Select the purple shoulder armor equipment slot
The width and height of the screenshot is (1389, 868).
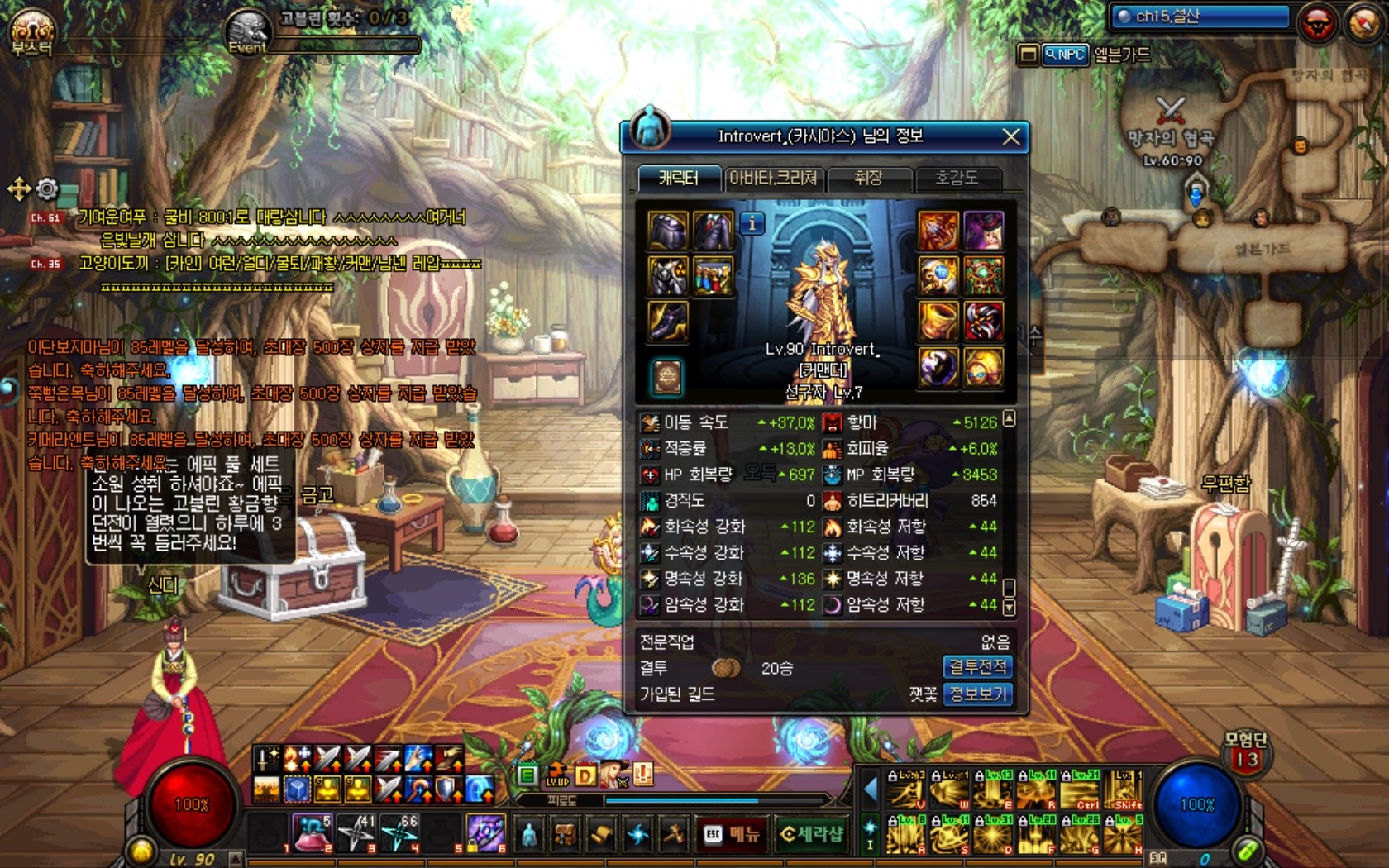coord(667,230)
